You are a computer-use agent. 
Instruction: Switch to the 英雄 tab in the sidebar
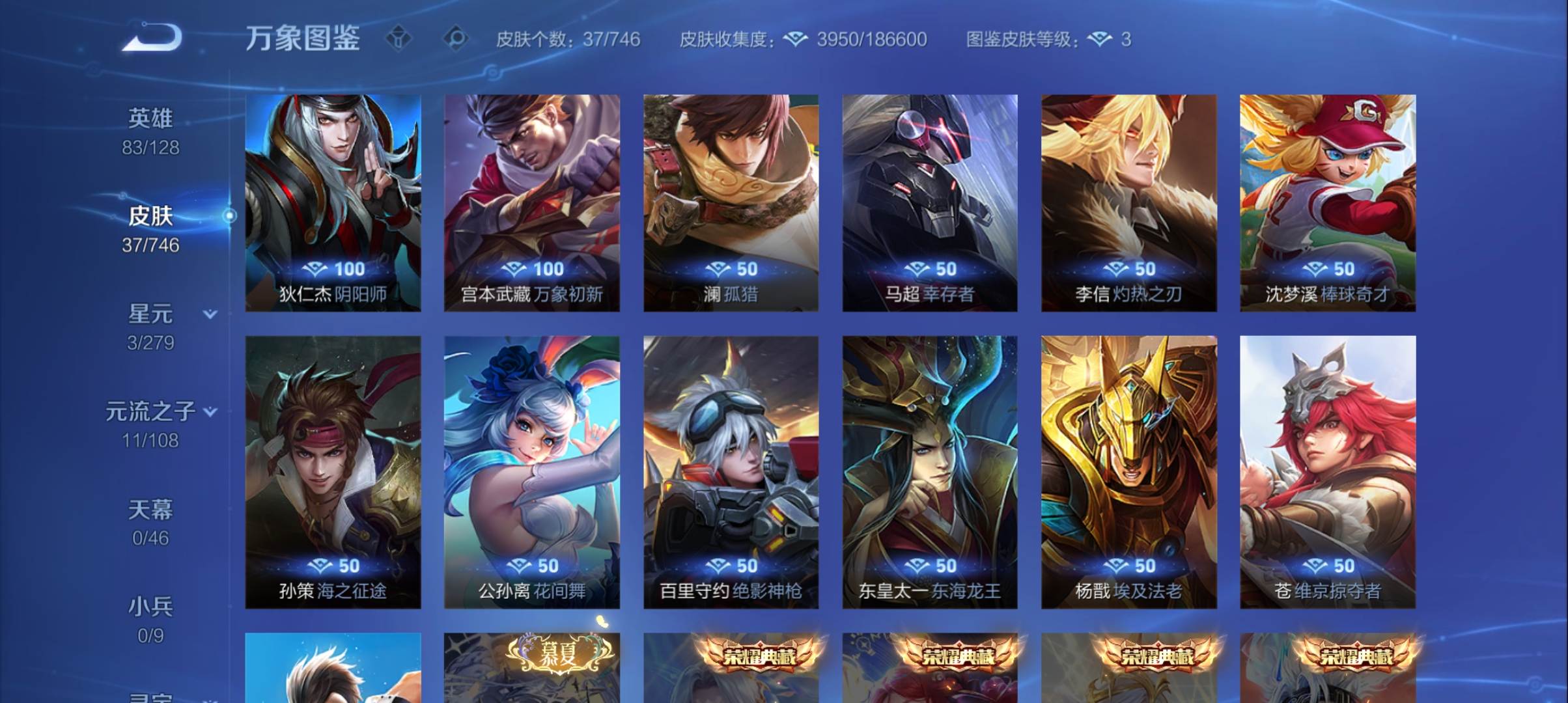pos(150,118)
